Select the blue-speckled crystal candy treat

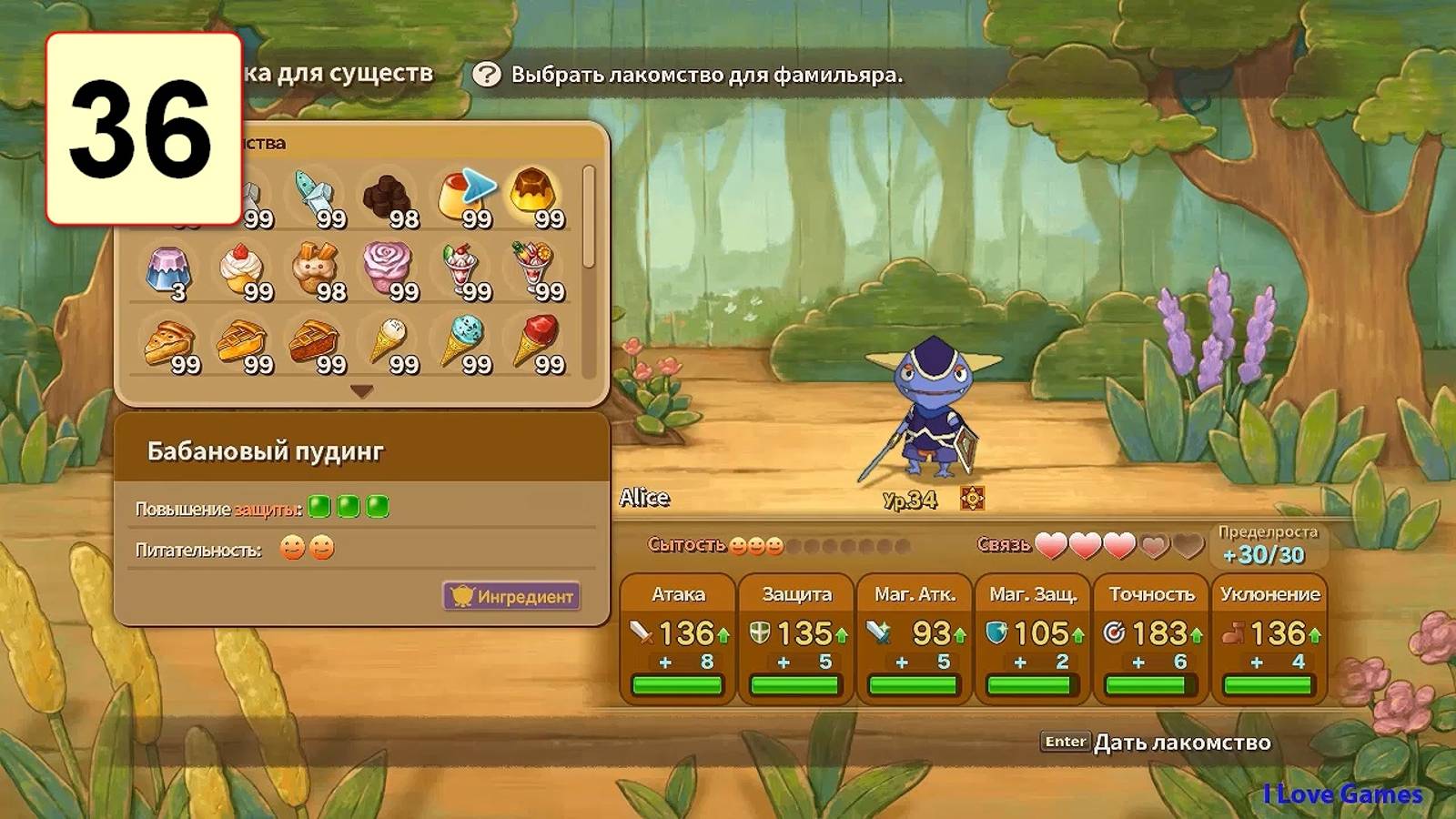[315, 195]
